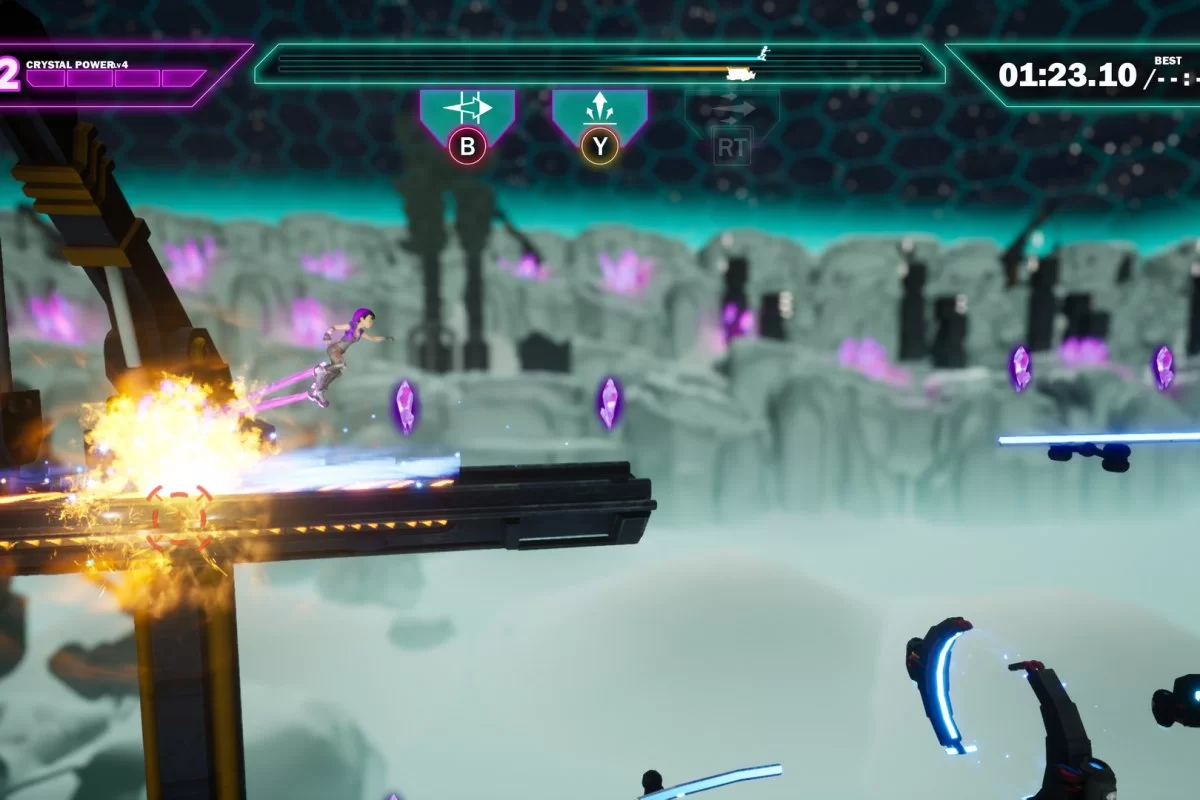Trigger the upward burst jump ability

point(600,109)
